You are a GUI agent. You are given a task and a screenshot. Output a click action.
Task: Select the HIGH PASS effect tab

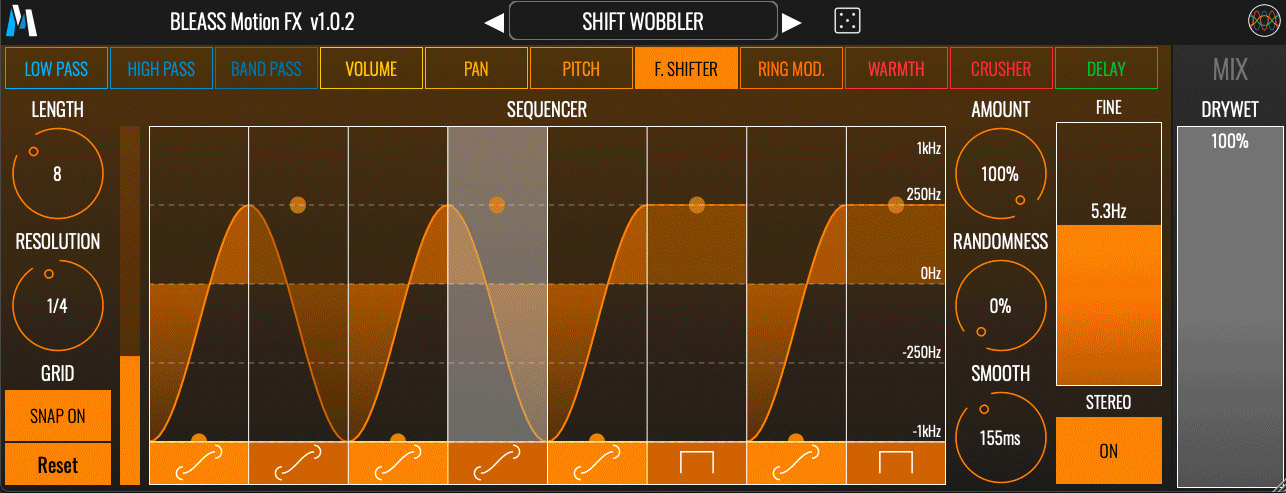161,69
